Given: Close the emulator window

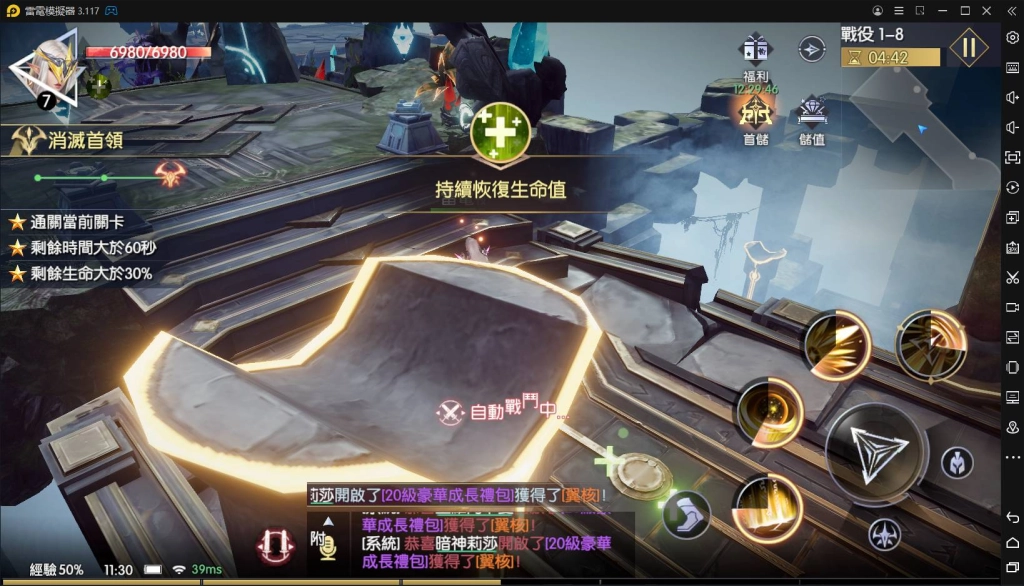Looking at the screenshot, I should (987, 10).
